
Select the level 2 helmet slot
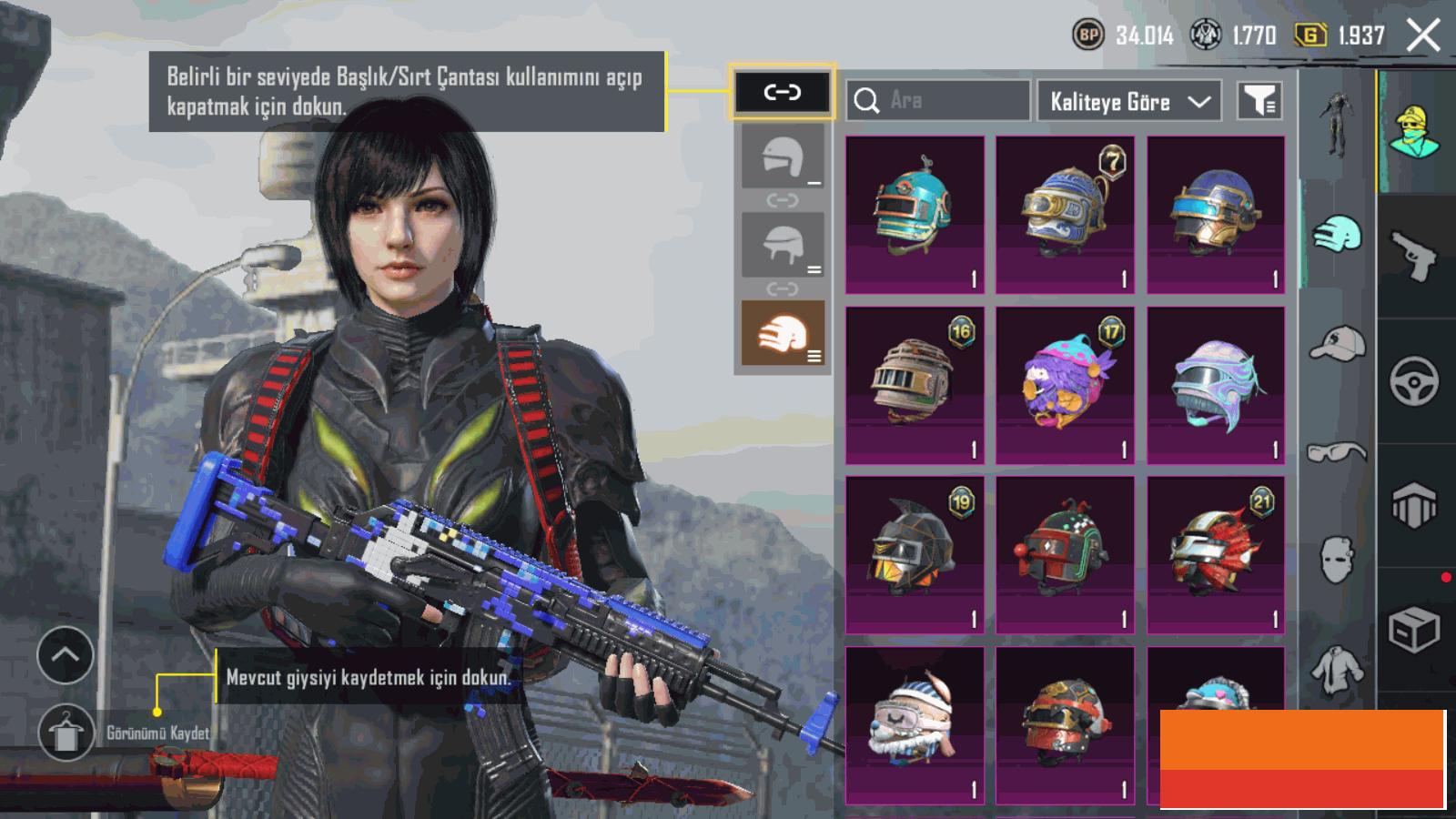(x=783, y=245)
